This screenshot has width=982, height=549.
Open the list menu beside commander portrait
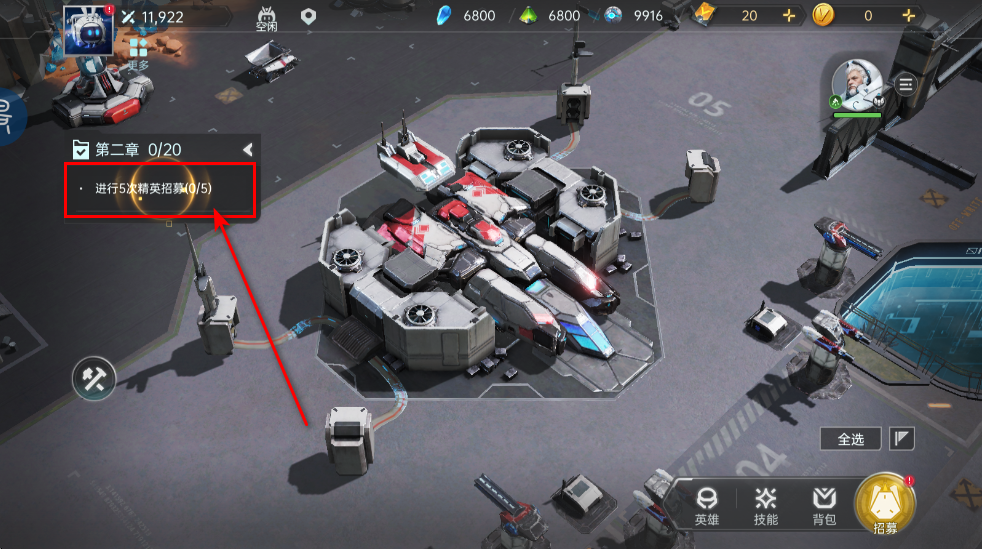click(907, 84)
